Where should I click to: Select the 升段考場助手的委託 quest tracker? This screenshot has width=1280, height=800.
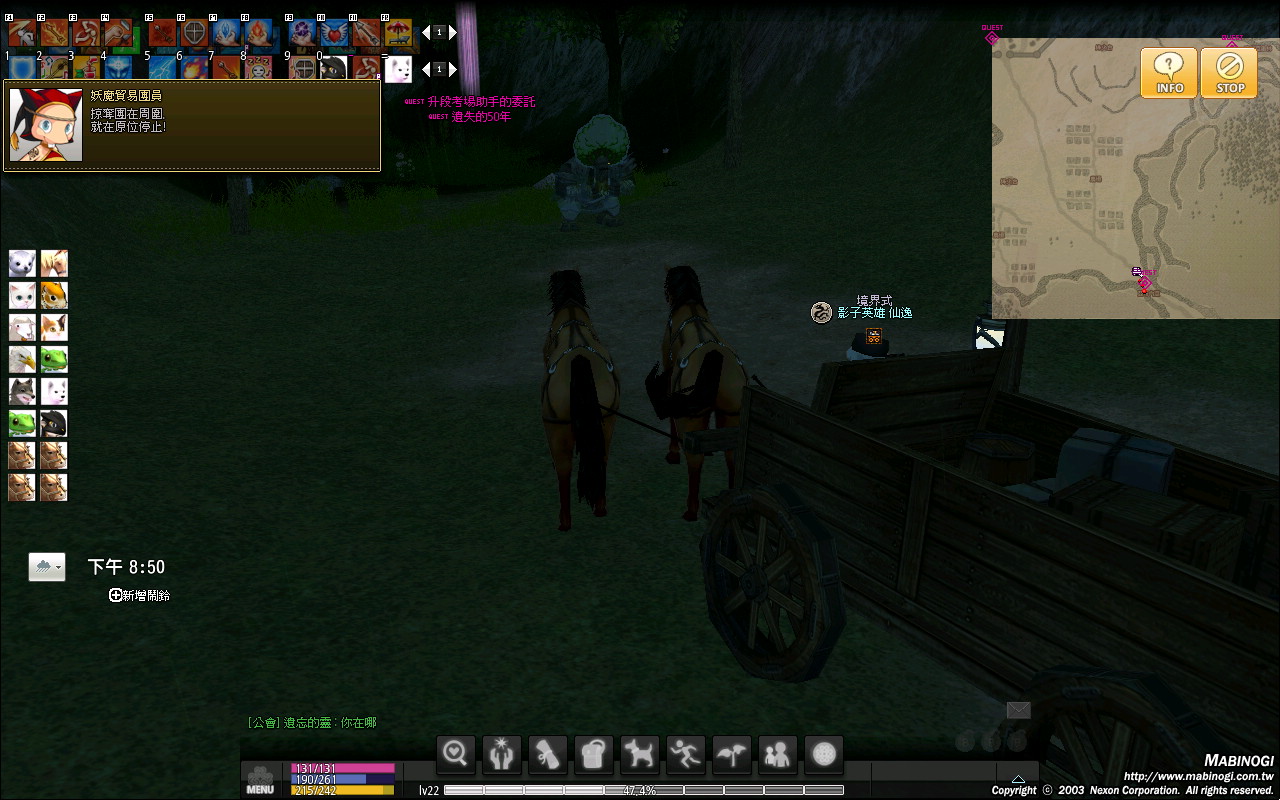tap(480, 102)
